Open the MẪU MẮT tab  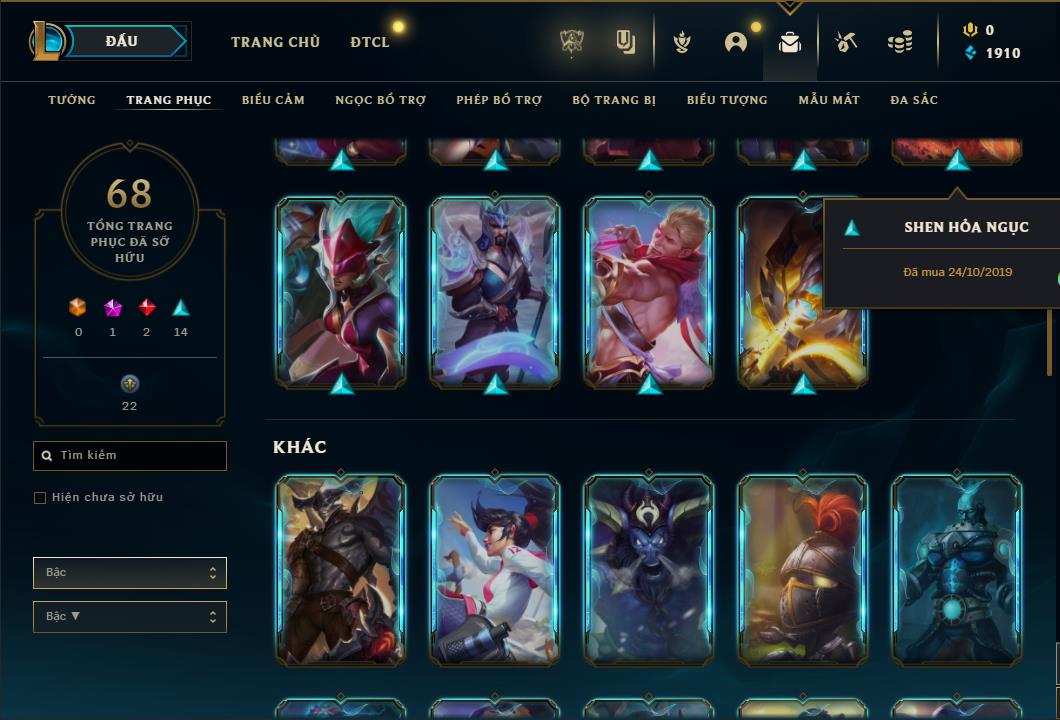829,100
